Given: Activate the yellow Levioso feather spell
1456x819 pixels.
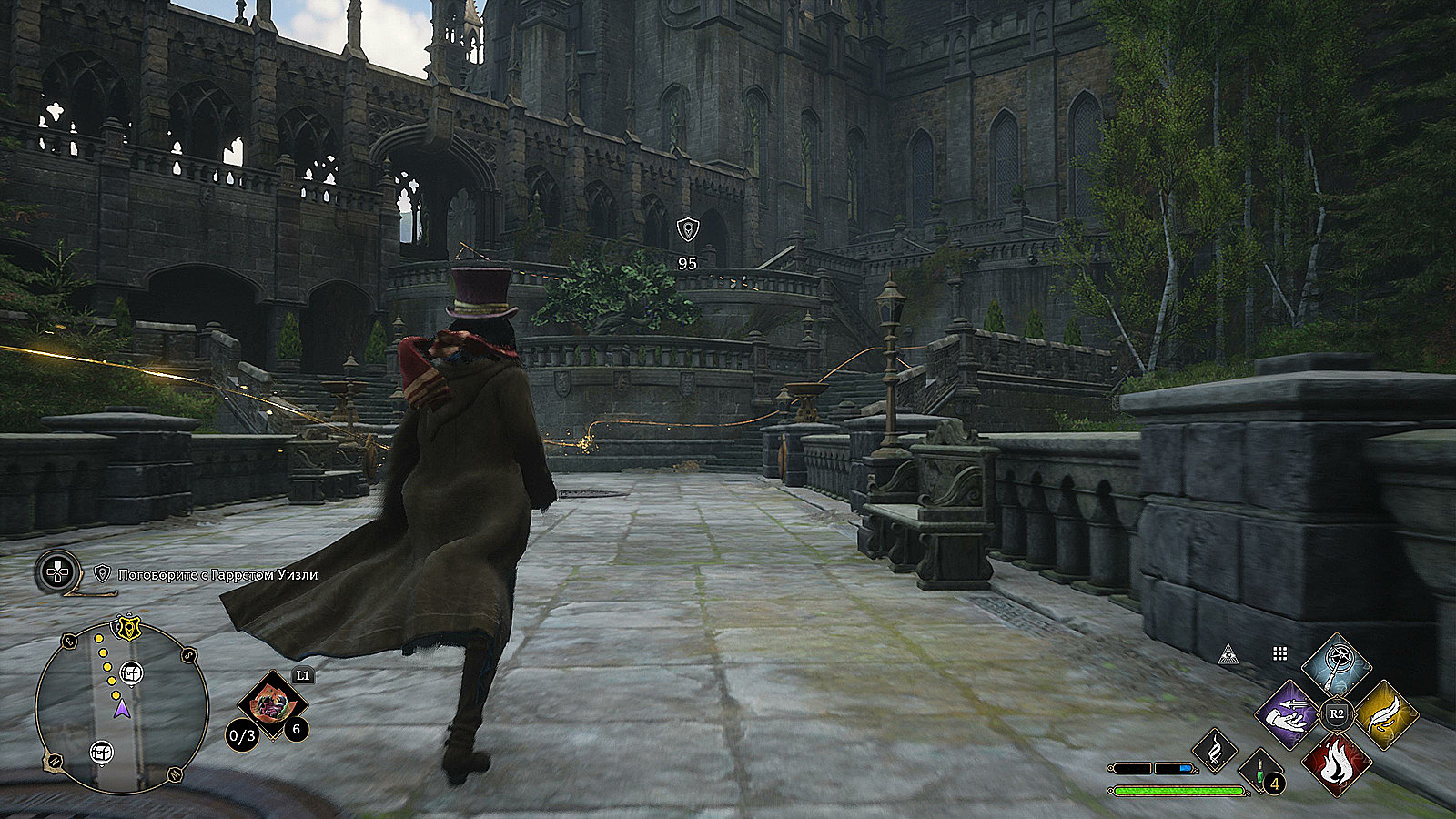Looking at the screenshot, I should pos(1385,714).
